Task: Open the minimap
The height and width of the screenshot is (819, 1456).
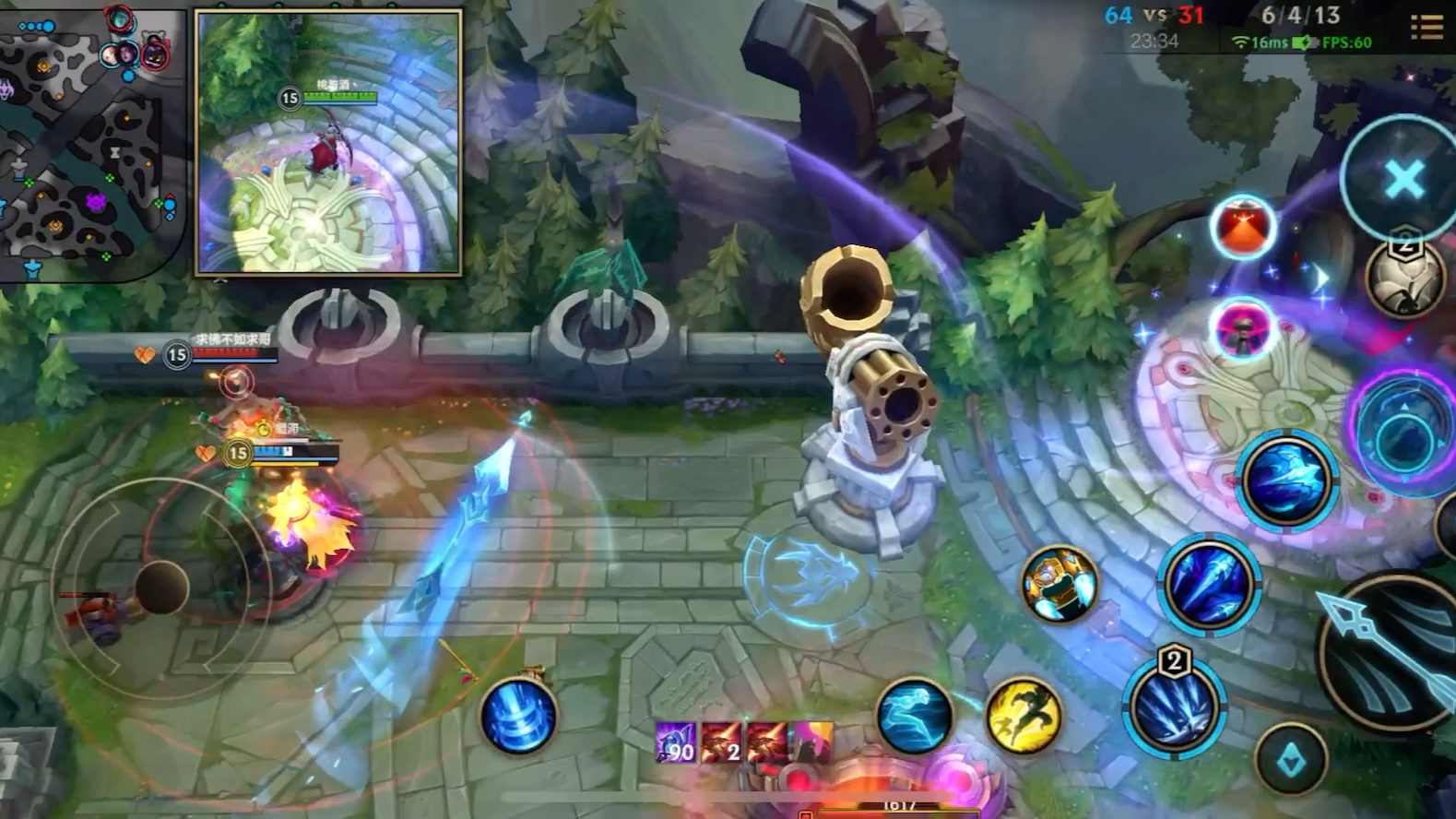Action: [88, 138]
